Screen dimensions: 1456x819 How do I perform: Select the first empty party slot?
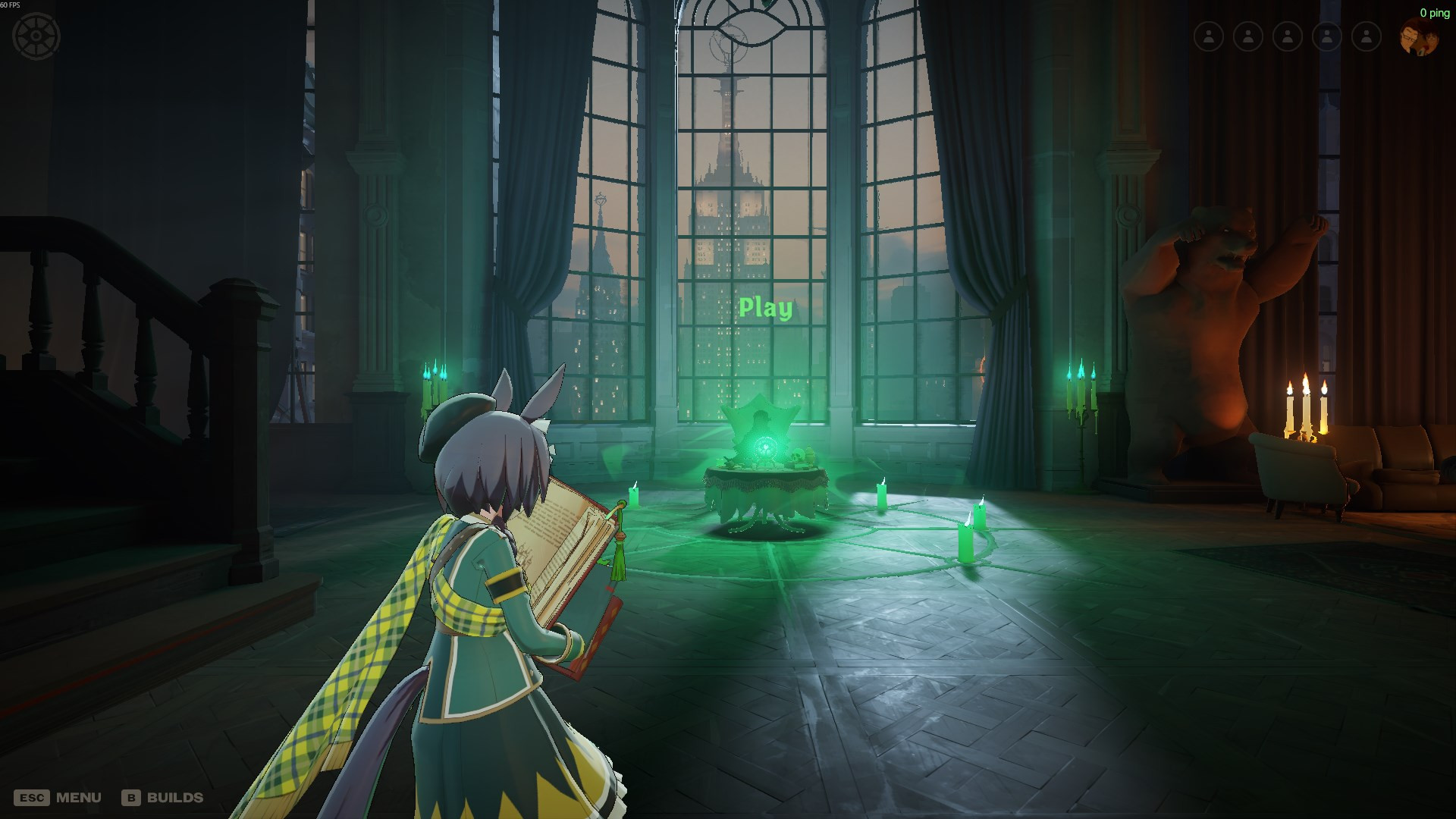point(1208,35)
